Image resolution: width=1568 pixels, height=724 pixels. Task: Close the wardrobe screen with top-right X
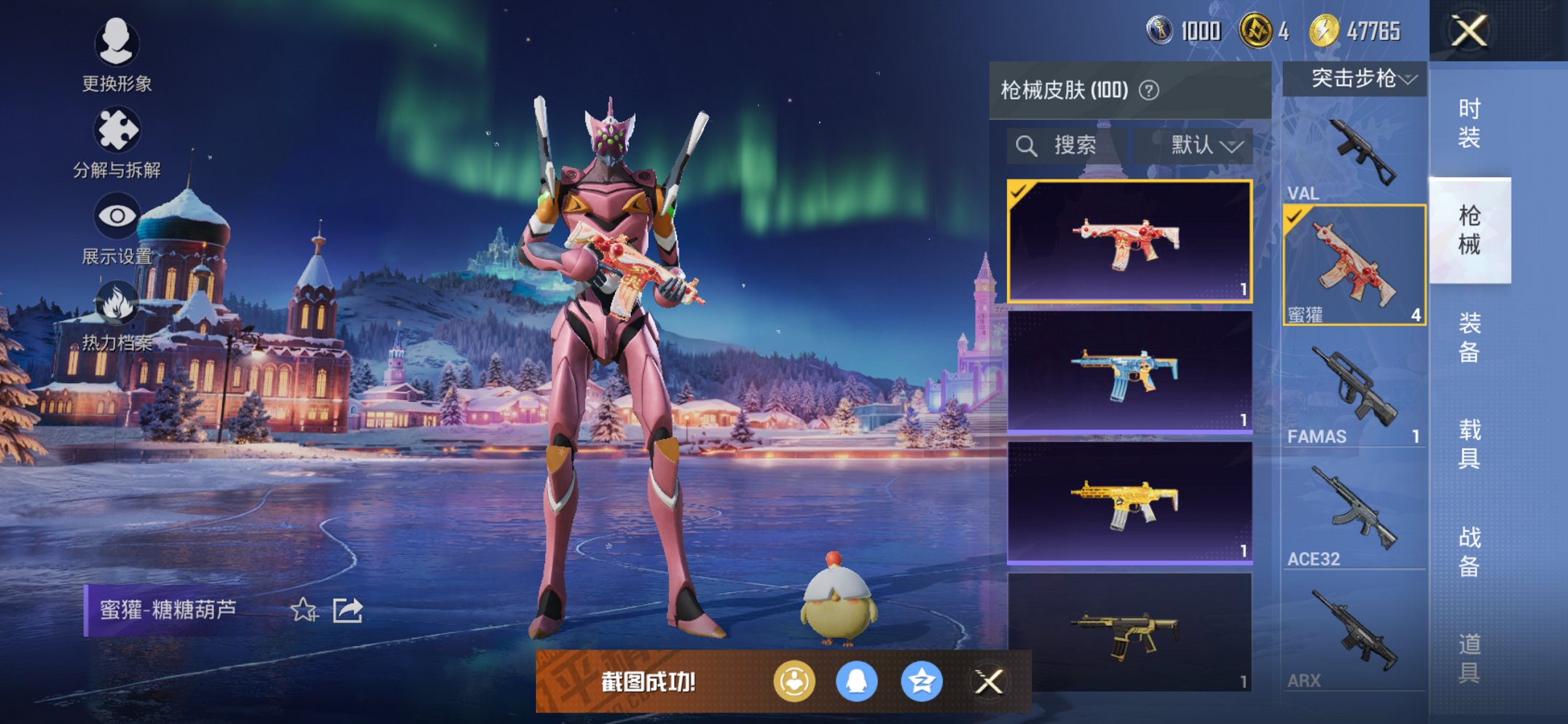coord(1469,31)
